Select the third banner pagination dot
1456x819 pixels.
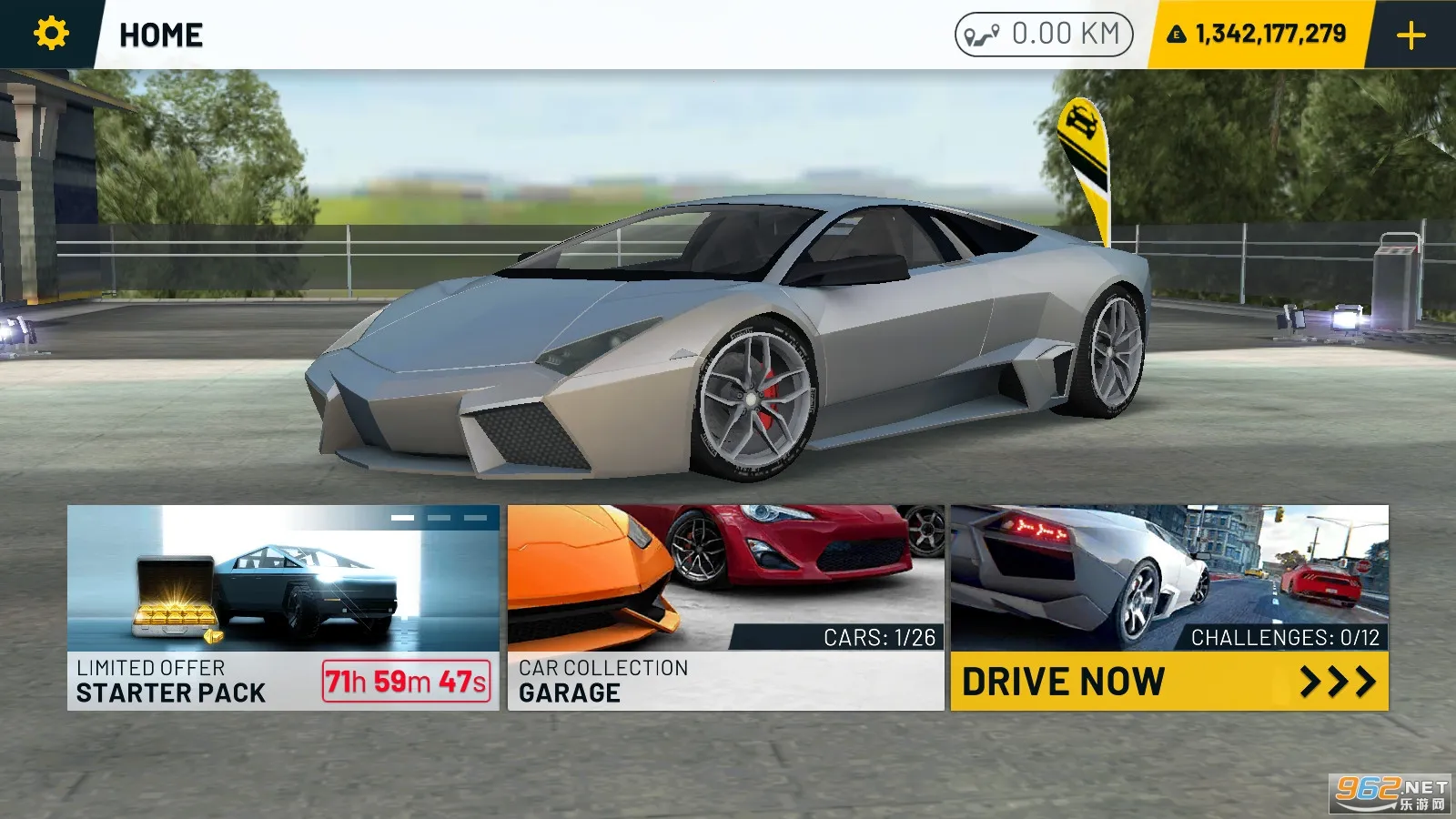(475, 518)
